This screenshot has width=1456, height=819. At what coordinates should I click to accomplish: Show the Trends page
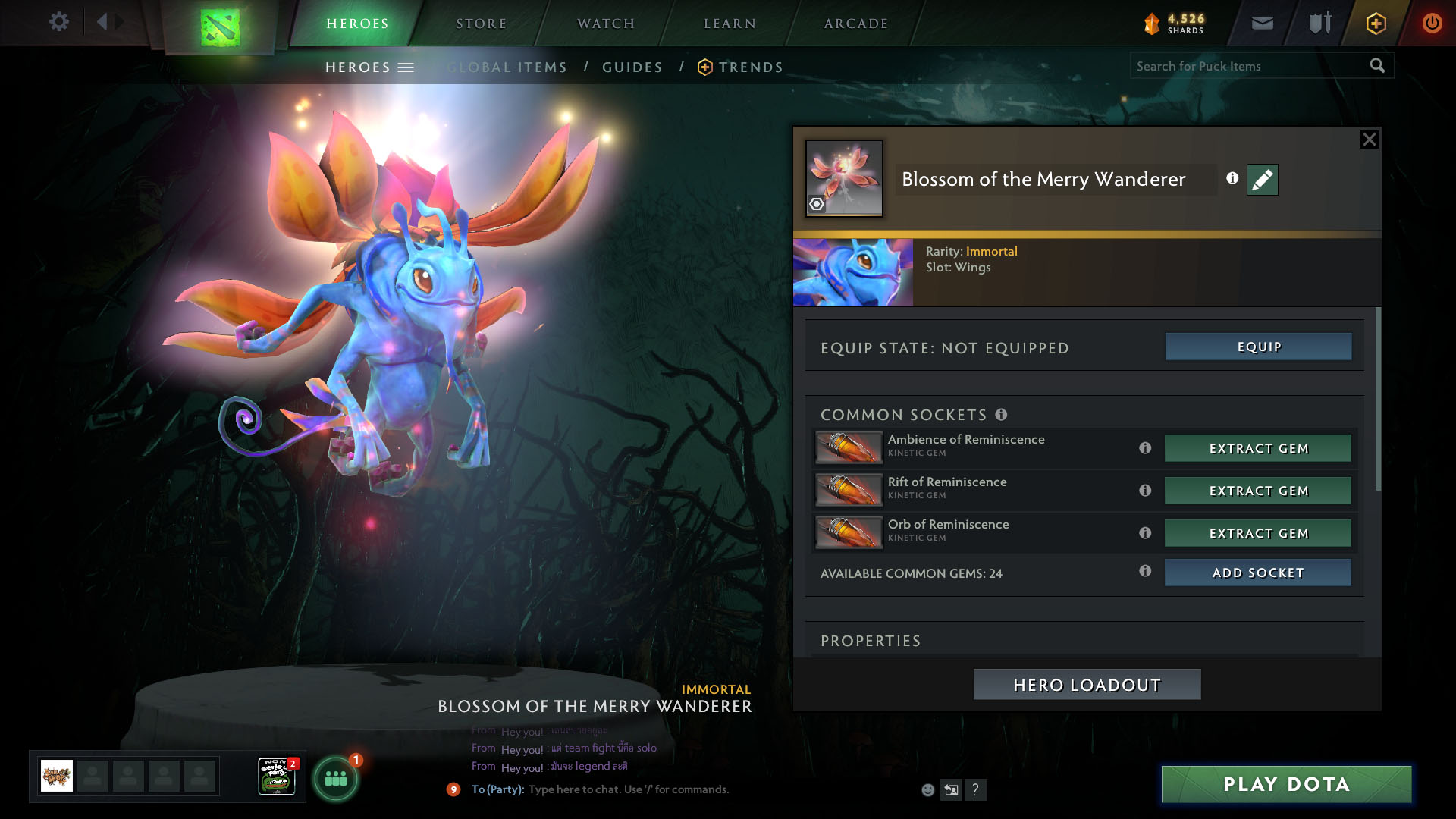pos(750,67)
